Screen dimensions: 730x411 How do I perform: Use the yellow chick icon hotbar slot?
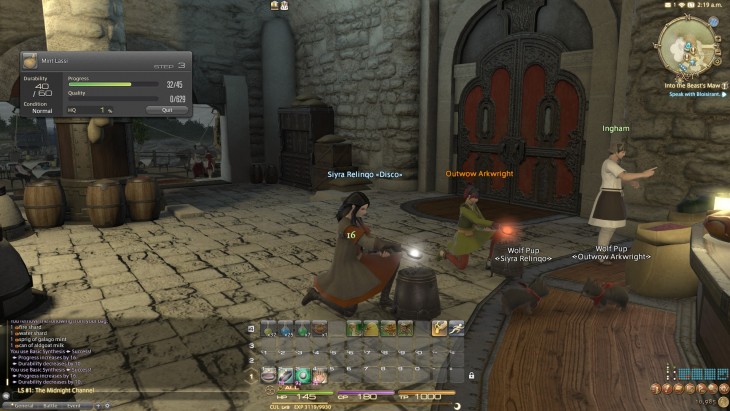pyautogui.click(x=371, y=327)
